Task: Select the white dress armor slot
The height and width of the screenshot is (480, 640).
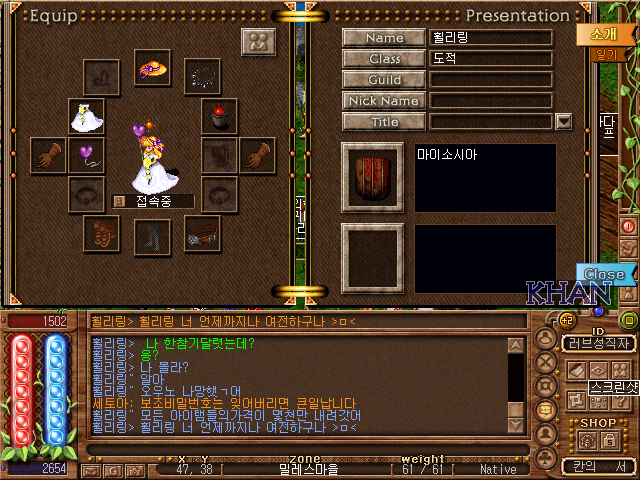Action: 86,116
